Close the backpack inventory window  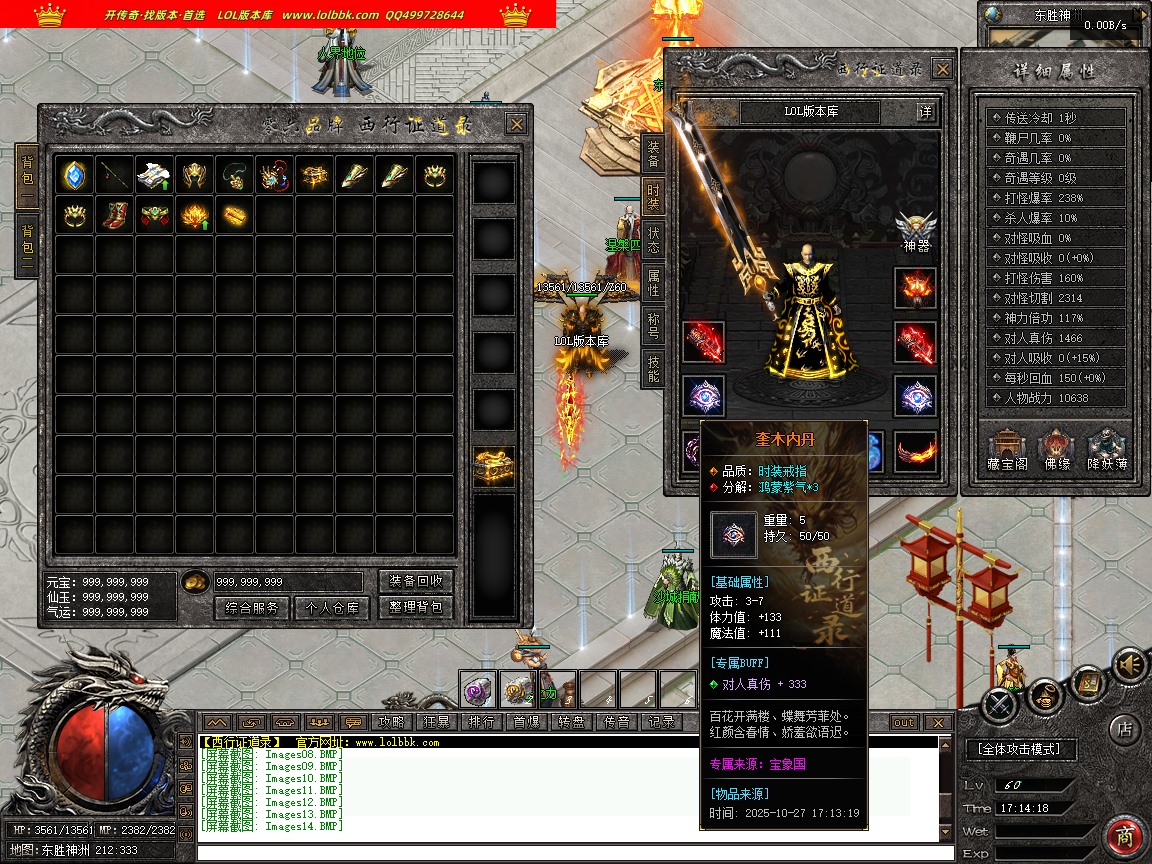coord(516,124)
